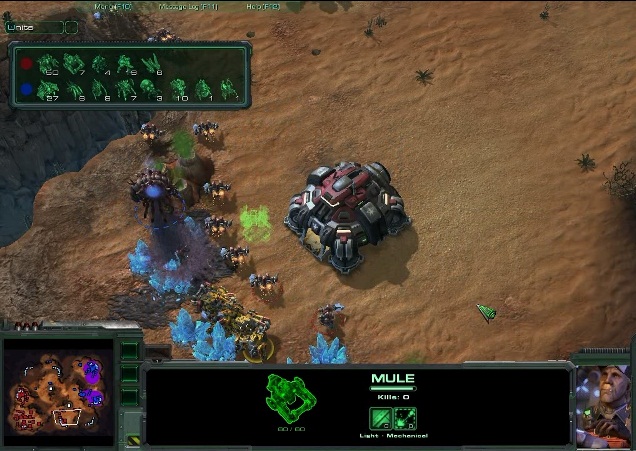636x451 pixels.
Task: Select the MULE weapon upgrade icon
Action: point(381,418)
